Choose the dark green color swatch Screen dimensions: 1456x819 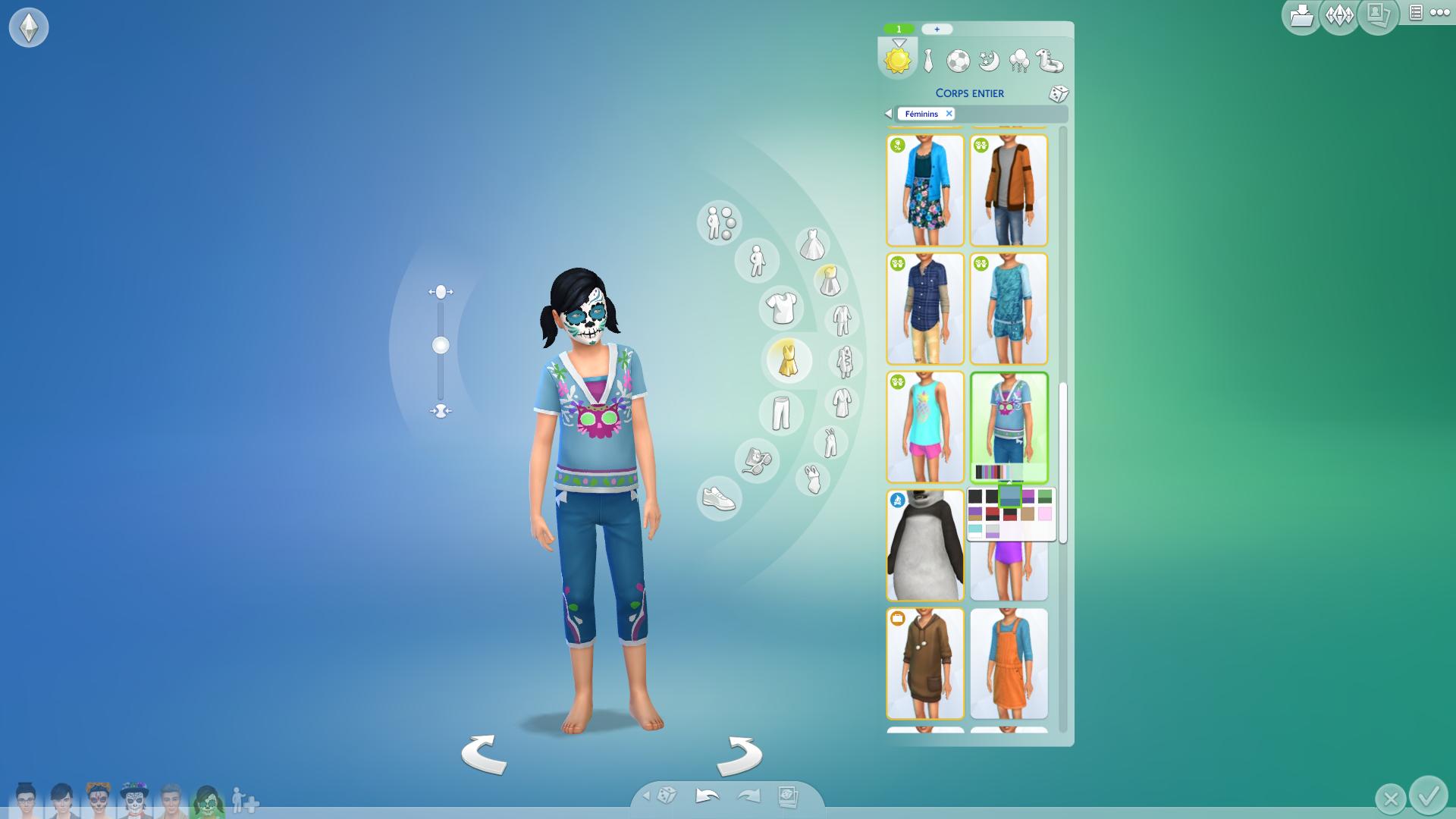pos(1045,497)
